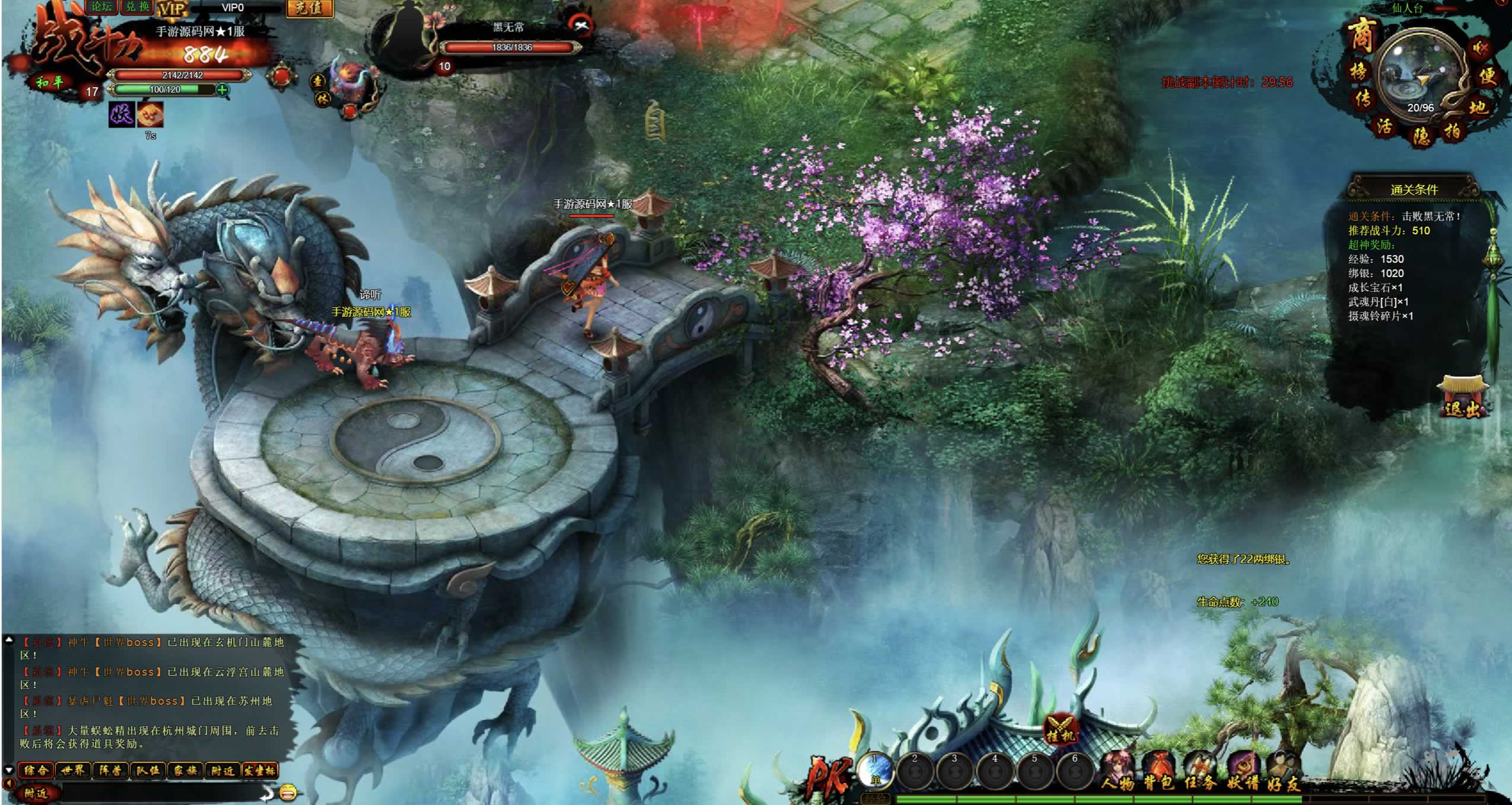
Task: Open the 妖谱 monster codex
Action: tap(1243, 772)
